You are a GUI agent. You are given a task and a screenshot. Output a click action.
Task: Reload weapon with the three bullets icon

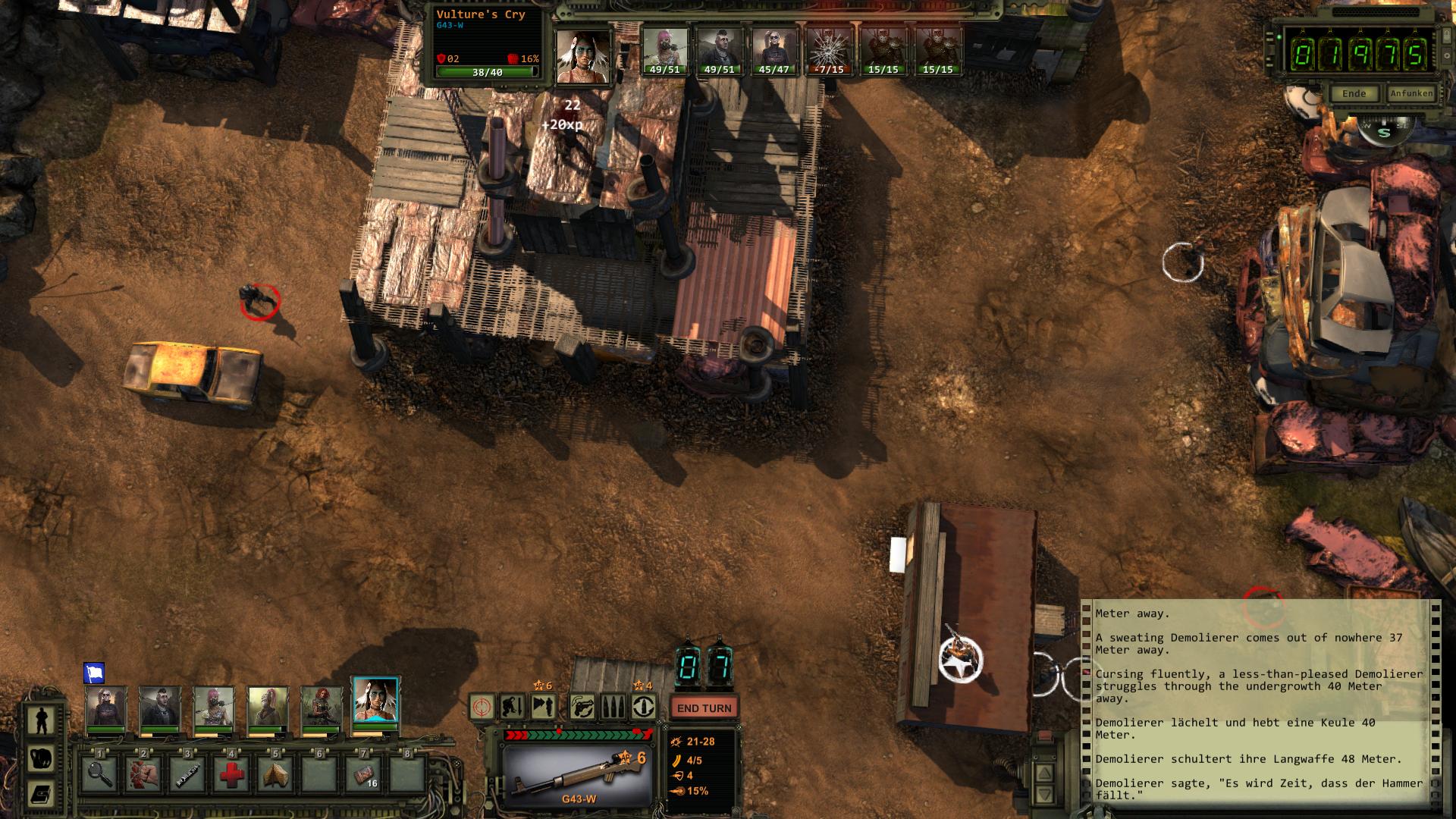click(613, 708)
